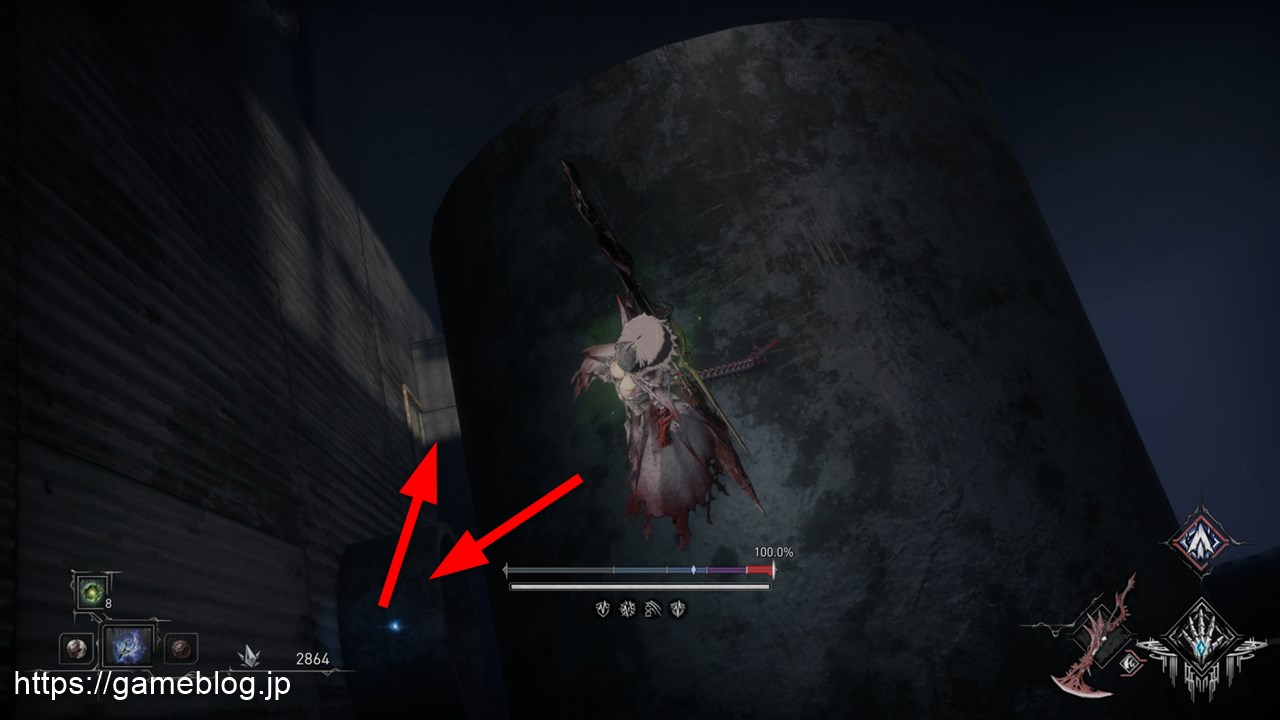Image resolution: width=1280 pixels, height=720 pixels.
Task: Select the white arrowhead diamond emblem
Action: (1200, 541)
